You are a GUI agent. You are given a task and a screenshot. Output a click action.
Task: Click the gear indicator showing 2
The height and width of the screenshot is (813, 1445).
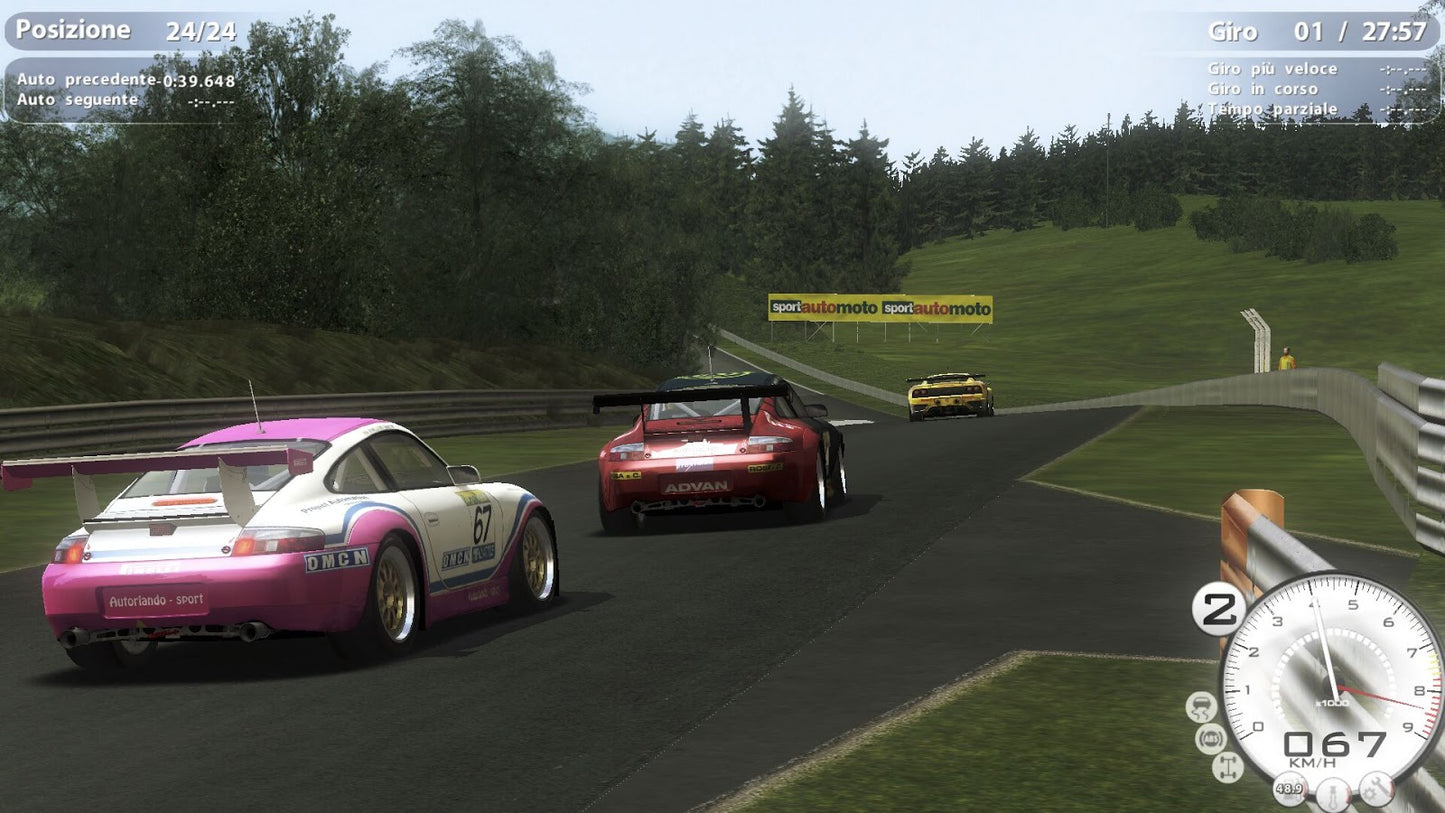[1220, 608]
